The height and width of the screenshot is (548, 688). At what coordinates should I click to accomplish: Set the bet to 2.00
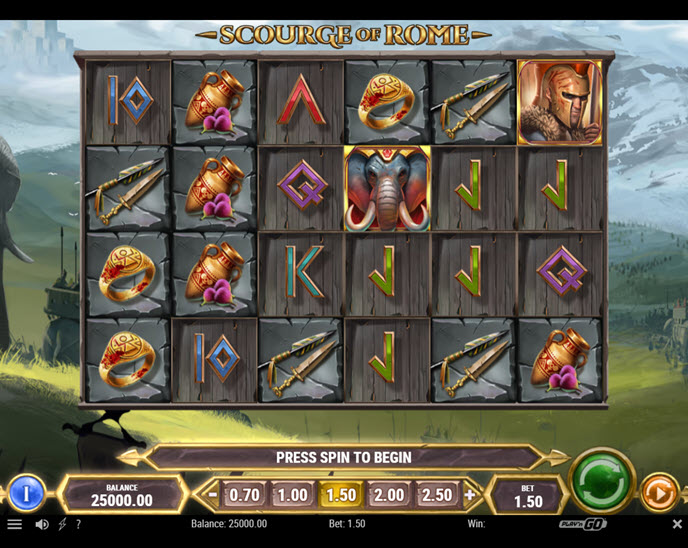click(x=389, y=495)
